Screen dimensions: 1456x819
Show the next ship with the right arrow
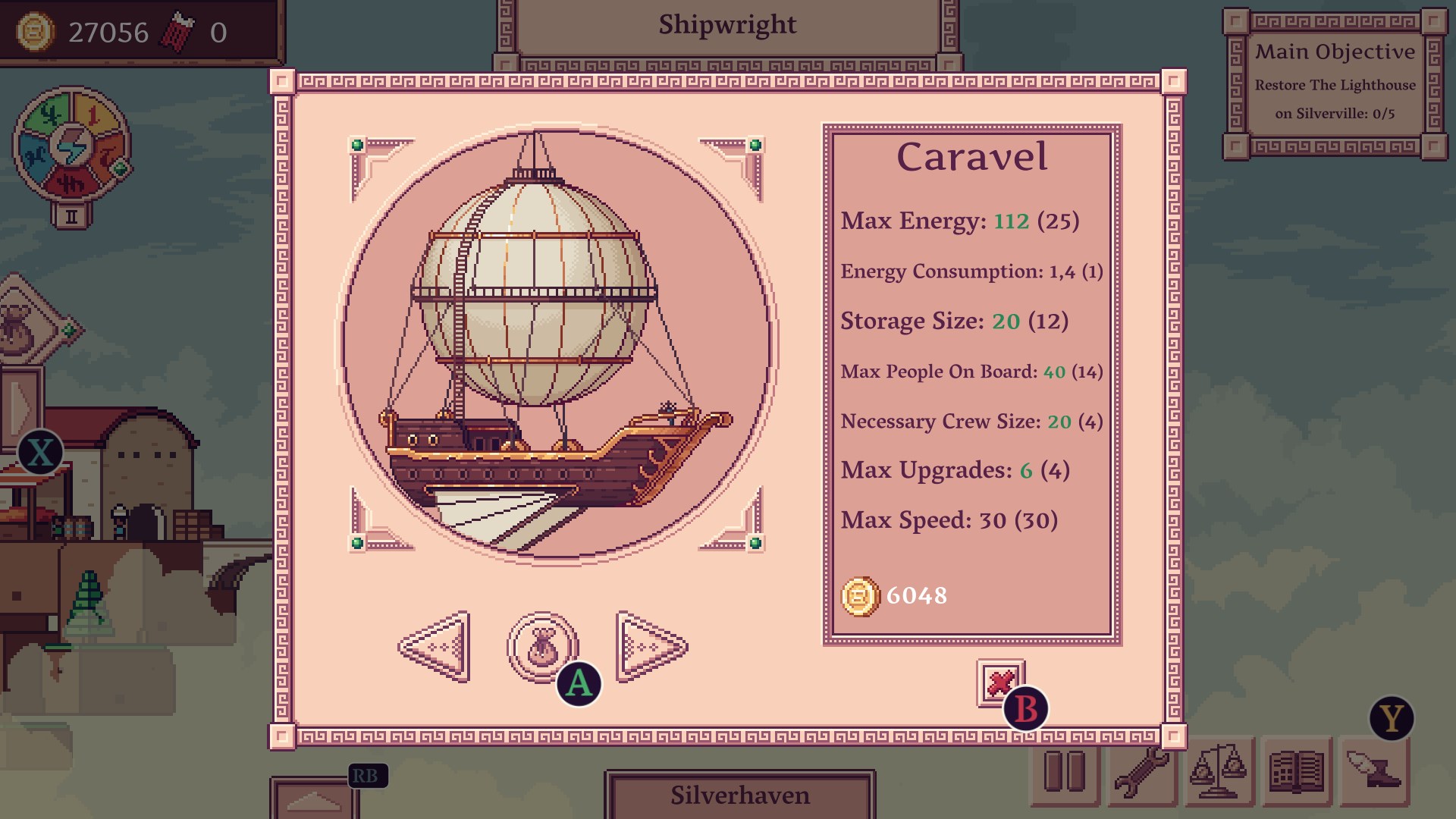tap(651, 647)
